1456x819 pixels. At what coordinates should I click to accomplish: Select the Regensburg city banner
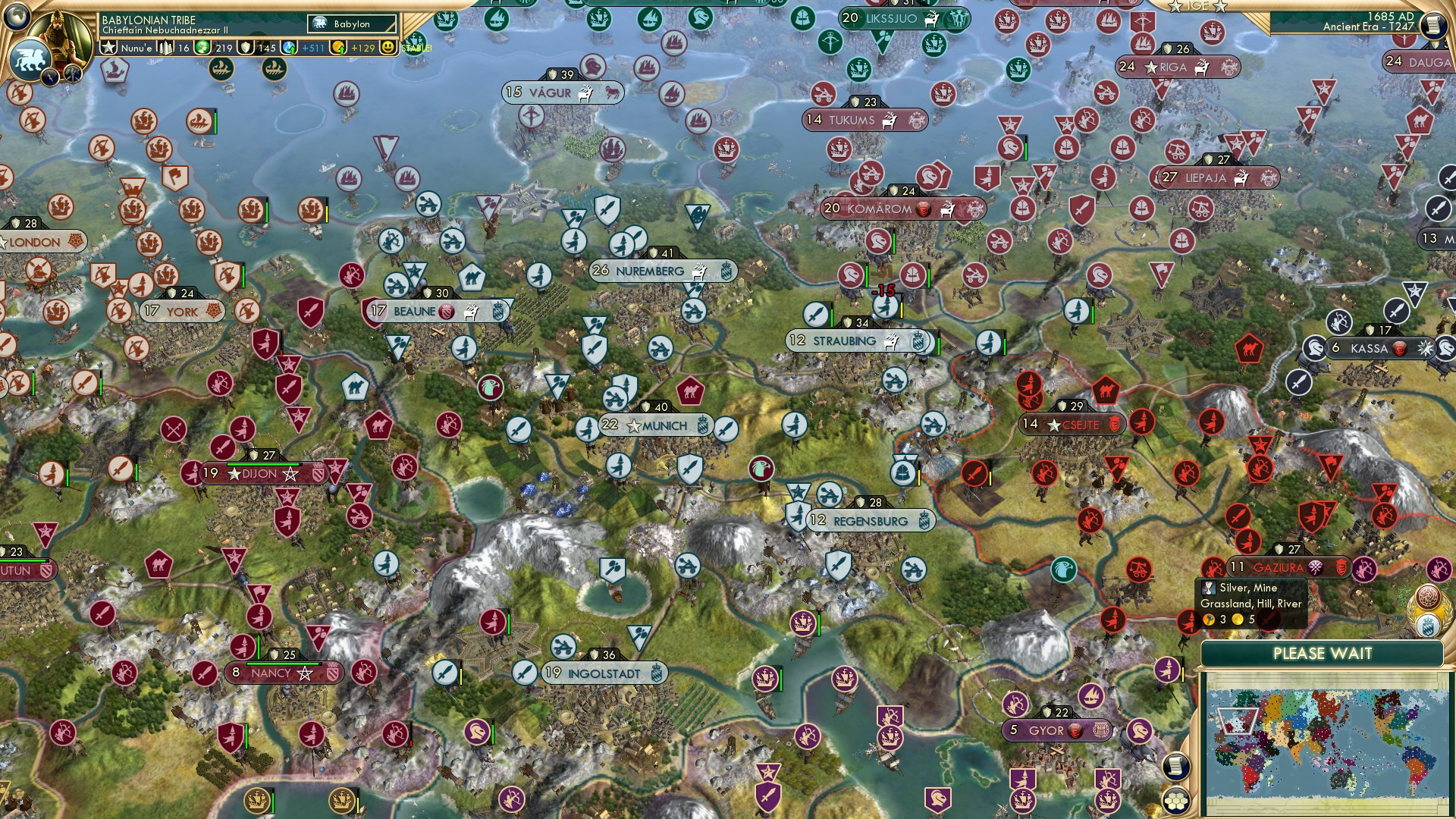[x=872, y=521]
